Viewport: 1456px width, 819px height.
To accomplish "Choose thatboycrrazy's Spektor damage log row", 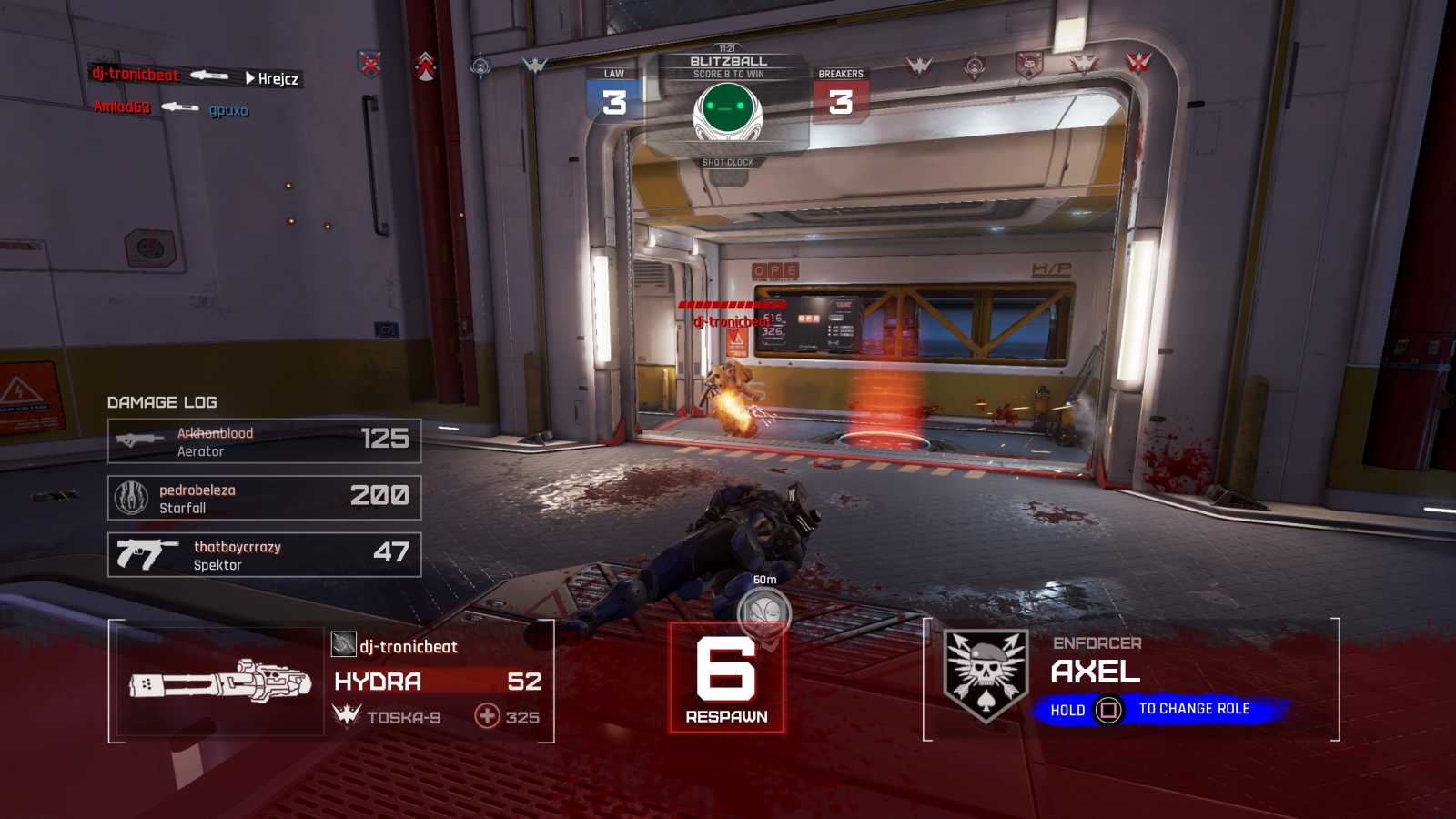I will [x=264, y=555].
